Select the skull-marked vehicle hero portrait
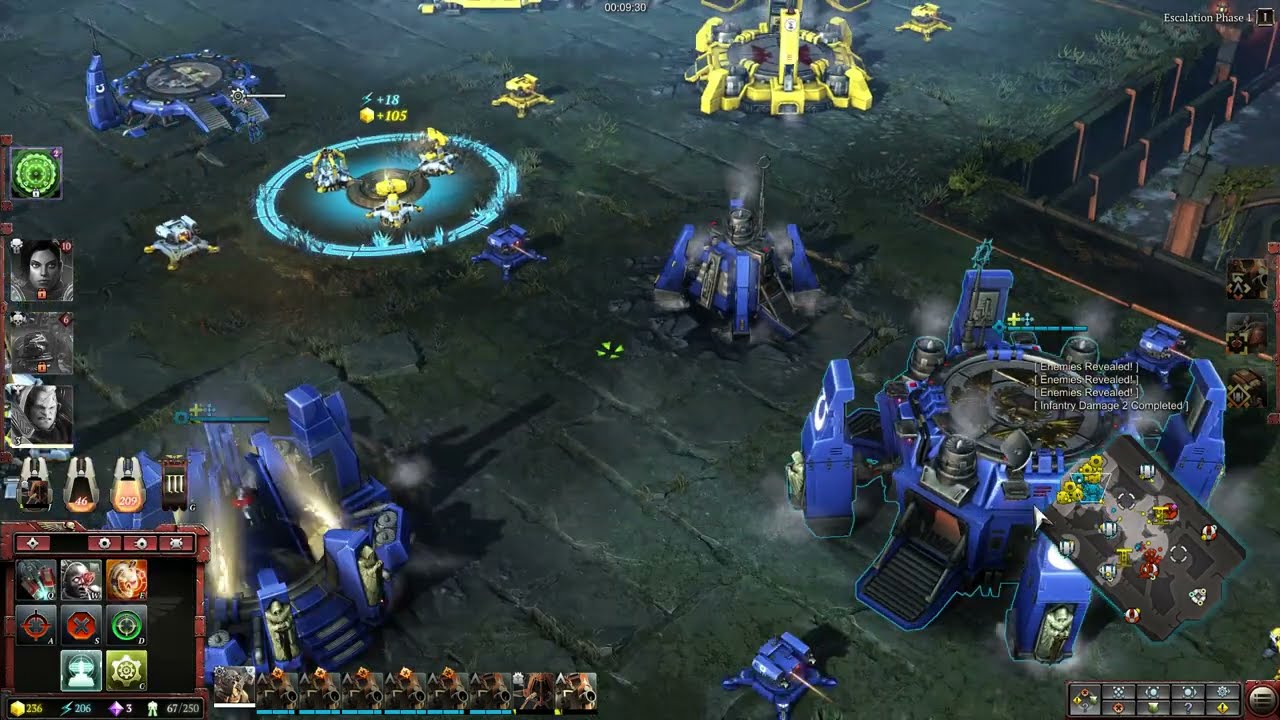 pyautogui.click(x=40, y=342)
